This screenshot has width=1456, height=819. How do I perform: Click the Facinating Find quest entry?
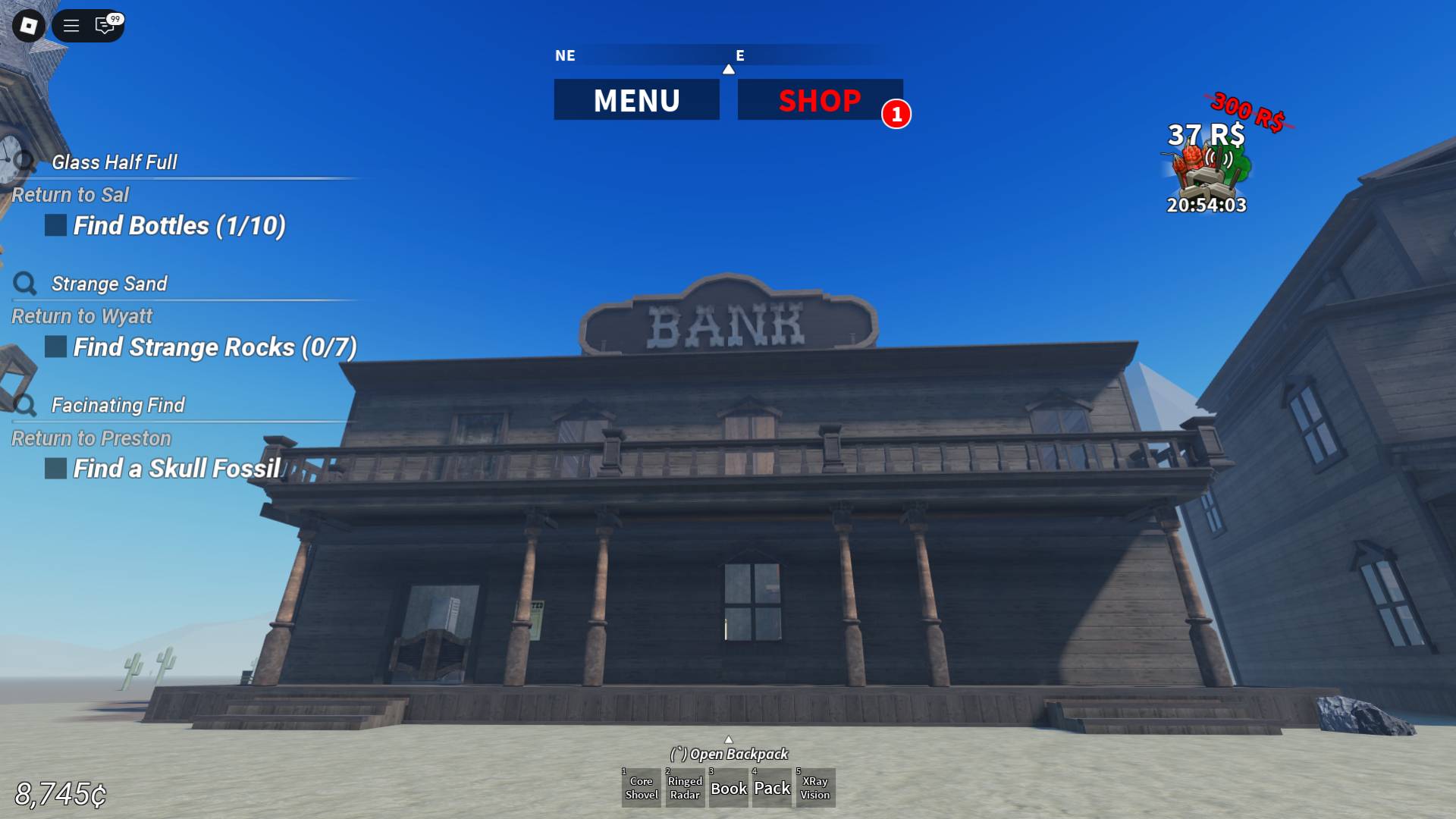118,405
